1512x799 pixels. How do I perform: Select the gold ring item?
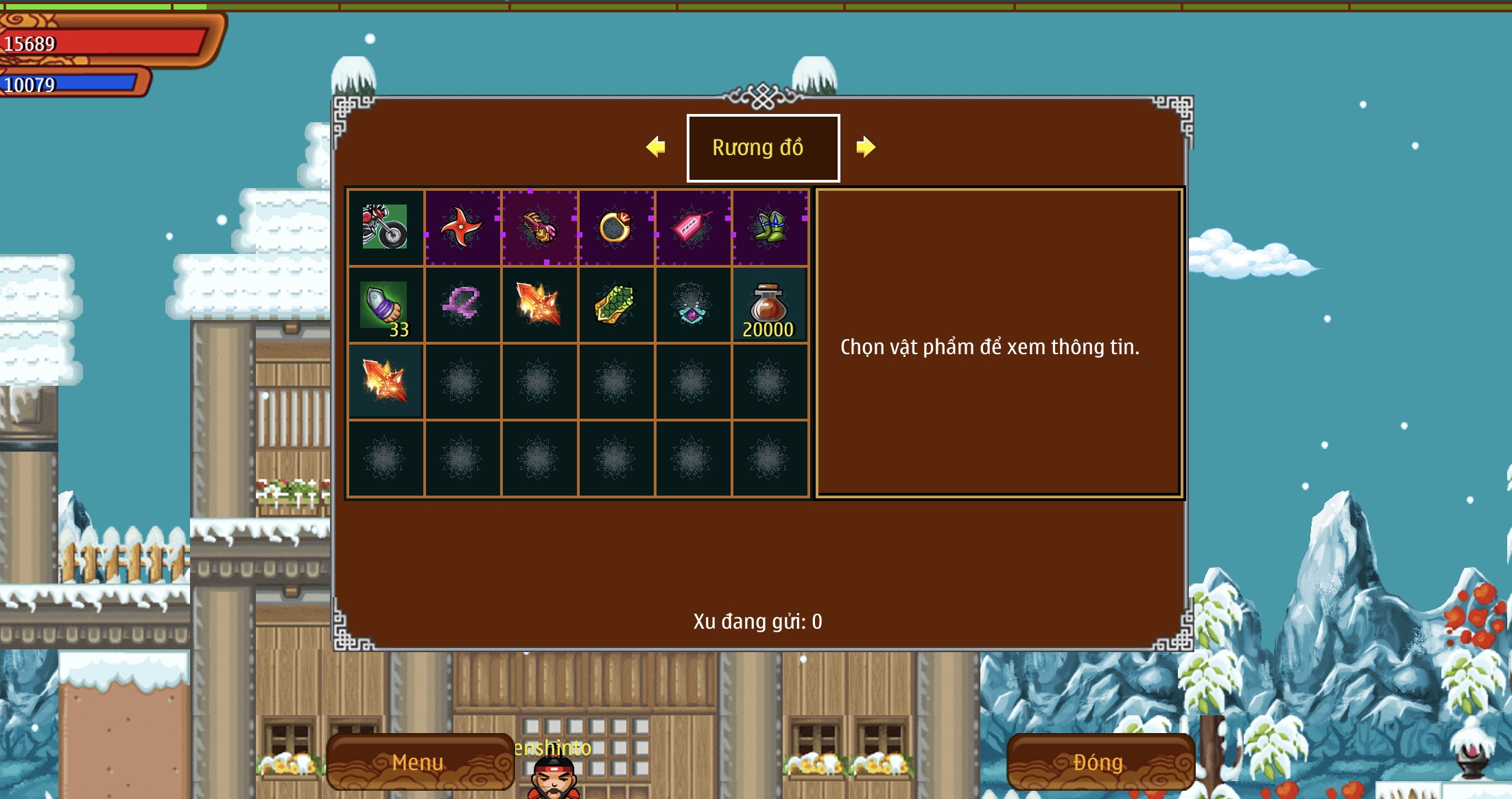pyautogui.click(x=615, y=227)
